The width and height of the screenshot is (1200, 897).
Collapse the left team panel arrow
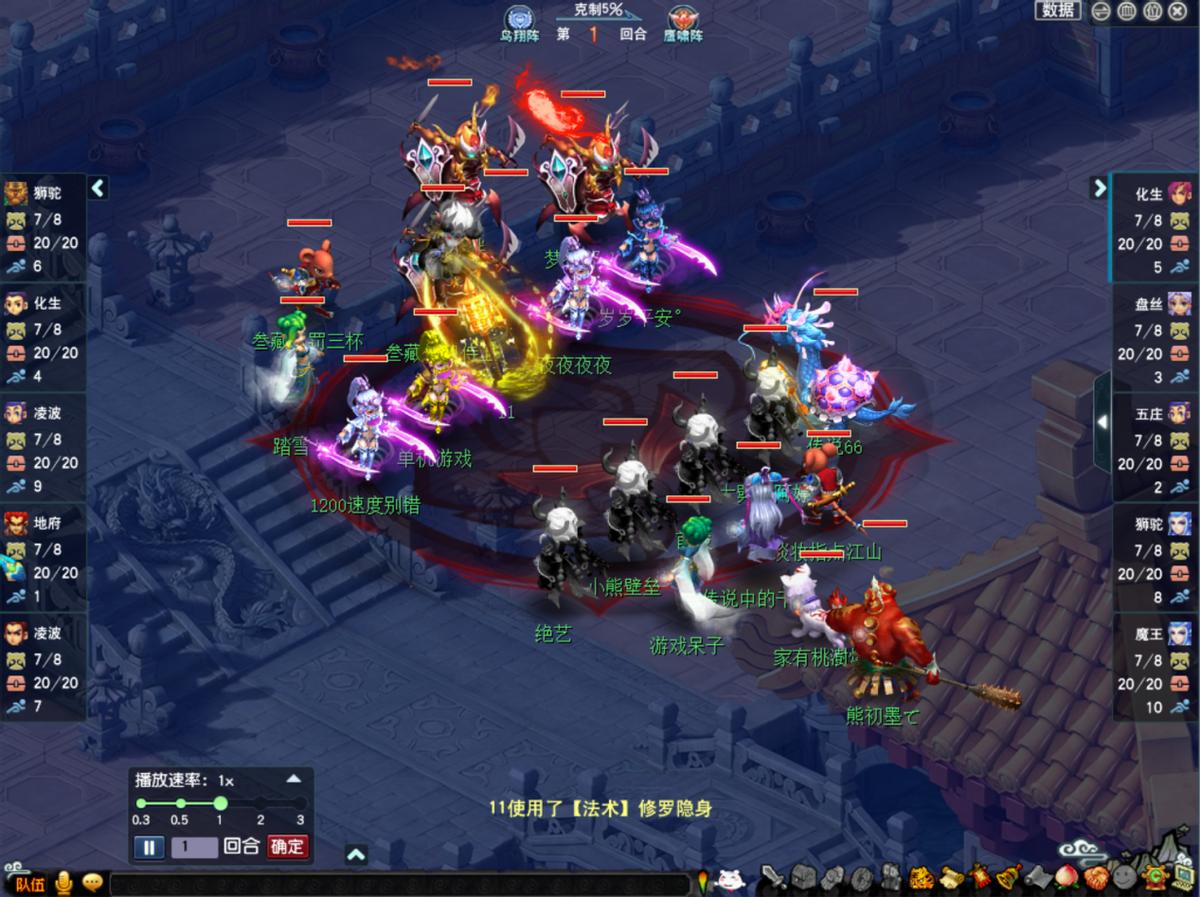tap(98, 188)
